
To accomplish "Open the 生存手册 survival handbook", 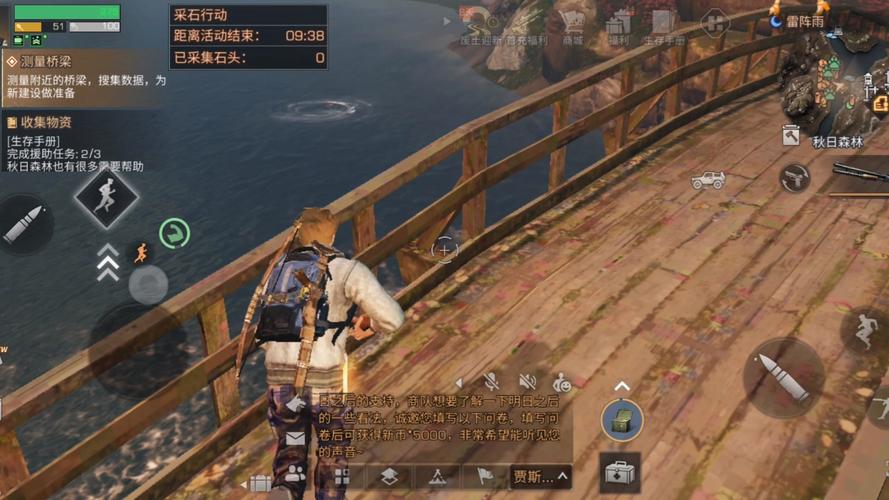I will pyautogui.click(x=662, y=26).
